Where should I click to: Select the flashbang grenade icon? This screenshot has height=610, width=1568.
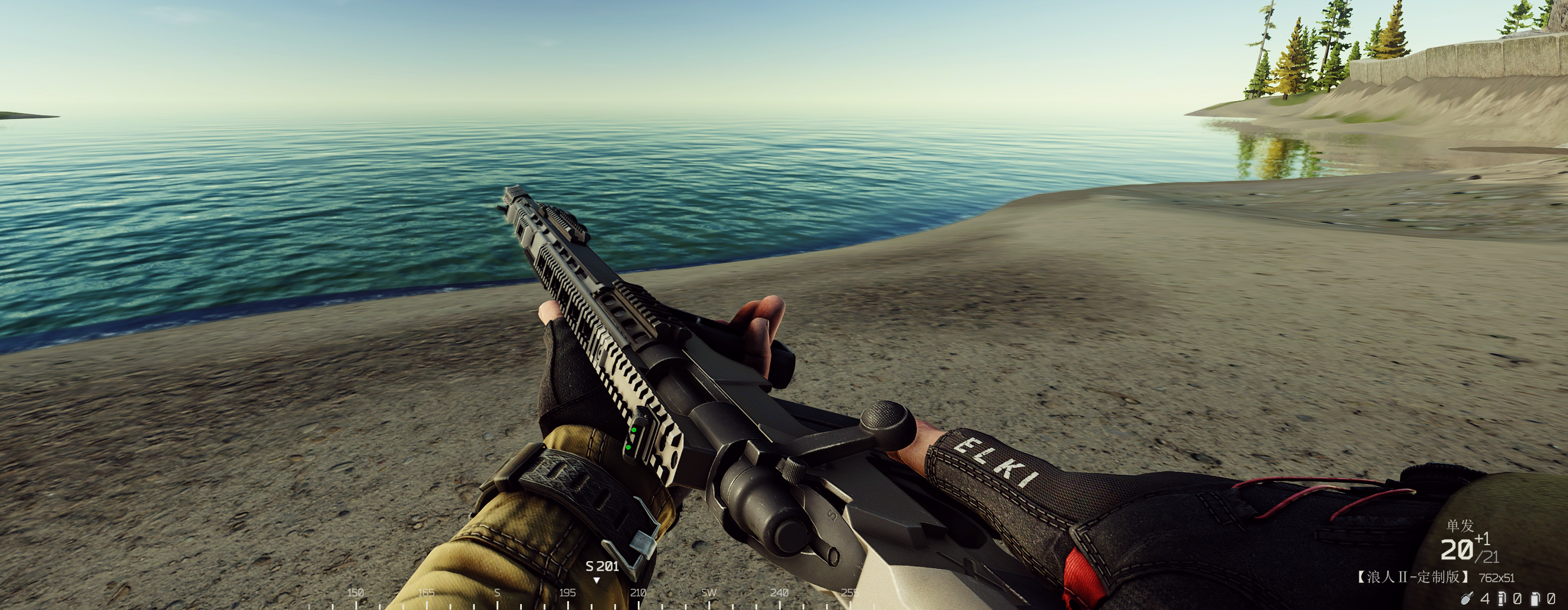click(x=1501, y=598)
